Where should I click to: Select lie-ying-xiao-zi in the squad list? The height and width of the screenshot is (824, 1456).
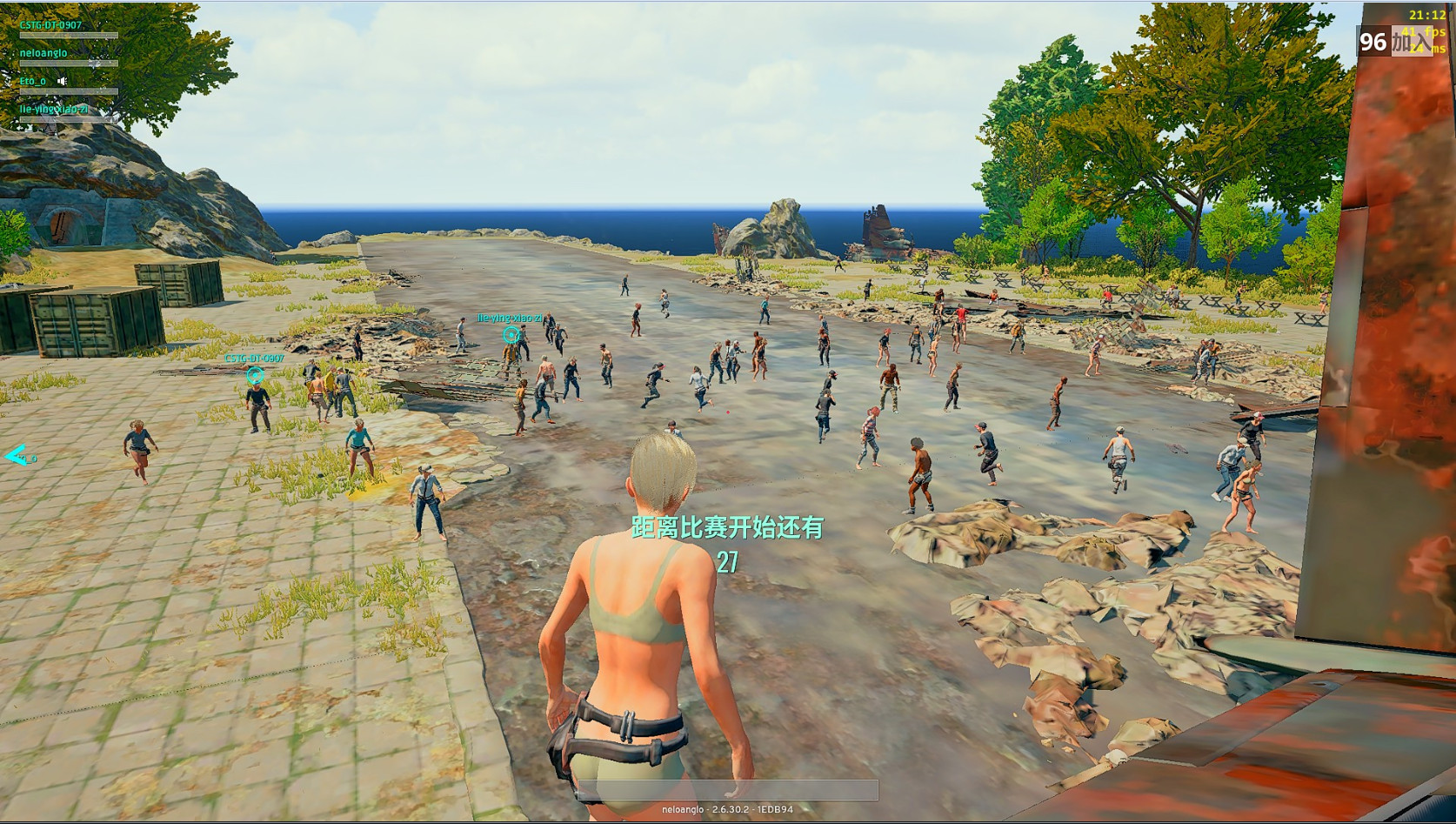(53, 109)
